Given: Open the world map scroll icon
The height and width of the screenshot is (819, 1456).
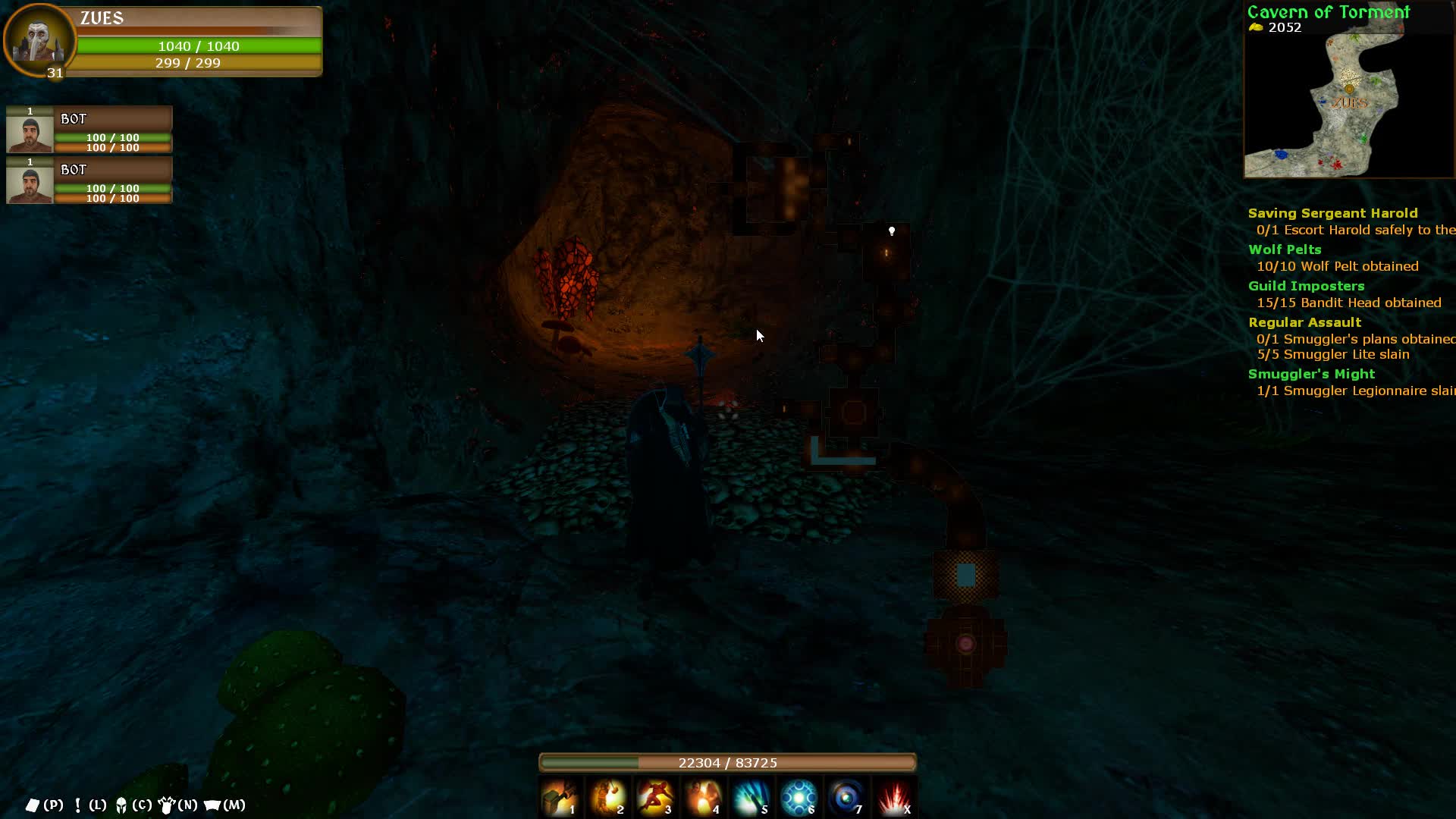Looking at the screenshot, I should coord(212,805).
